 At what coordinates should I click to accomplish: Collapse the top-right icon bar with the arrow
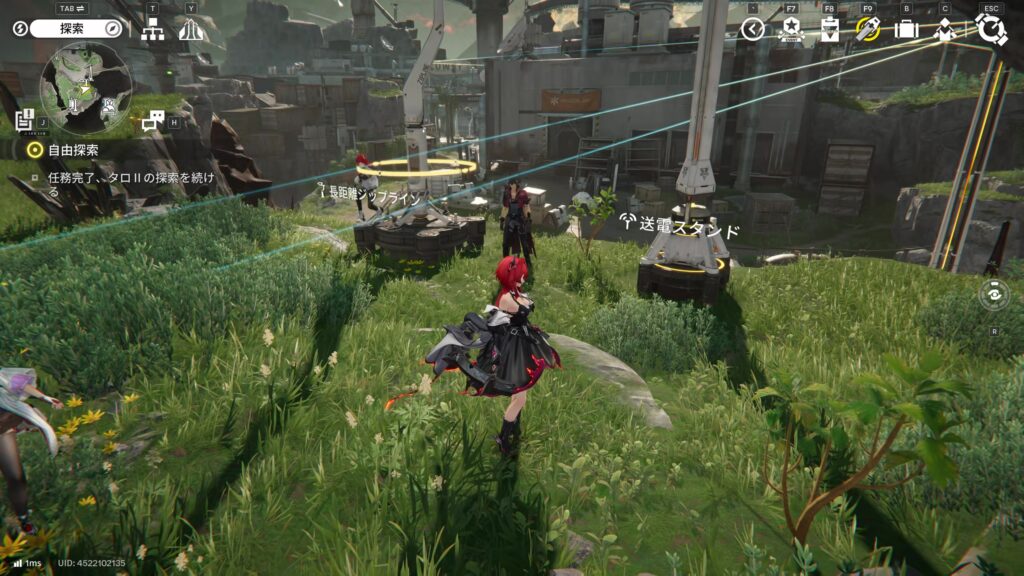(x=753, y=29)
